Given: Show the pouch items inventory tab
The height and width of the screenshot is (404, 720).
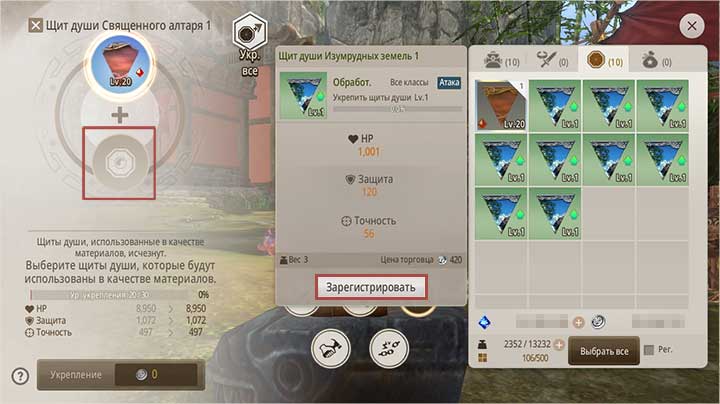Looking at the screenshot, I should pos(657,61).
